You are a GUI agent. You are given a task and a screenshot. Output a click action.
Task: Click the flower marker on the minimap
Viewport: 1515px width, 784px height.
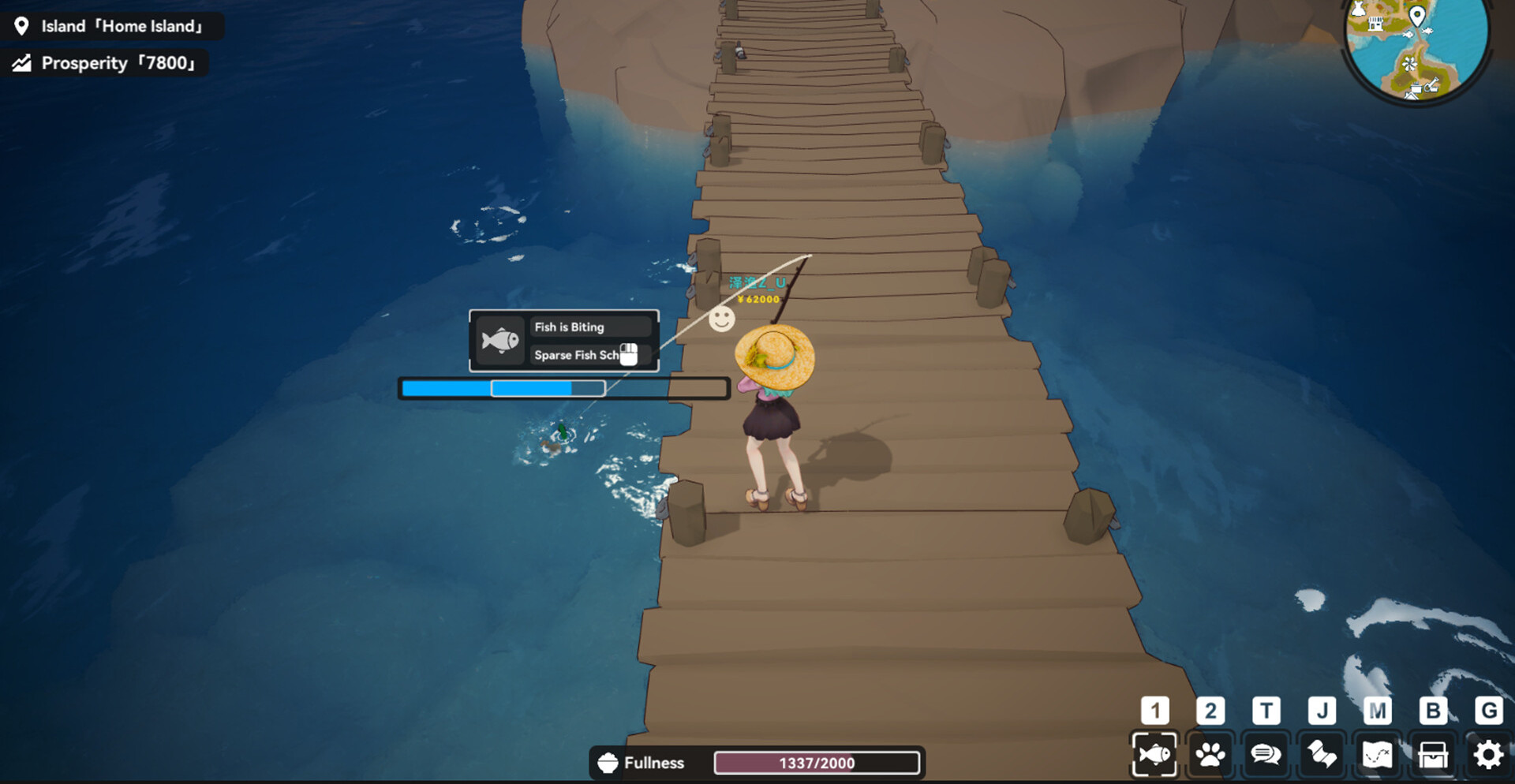coord(1409,64)
